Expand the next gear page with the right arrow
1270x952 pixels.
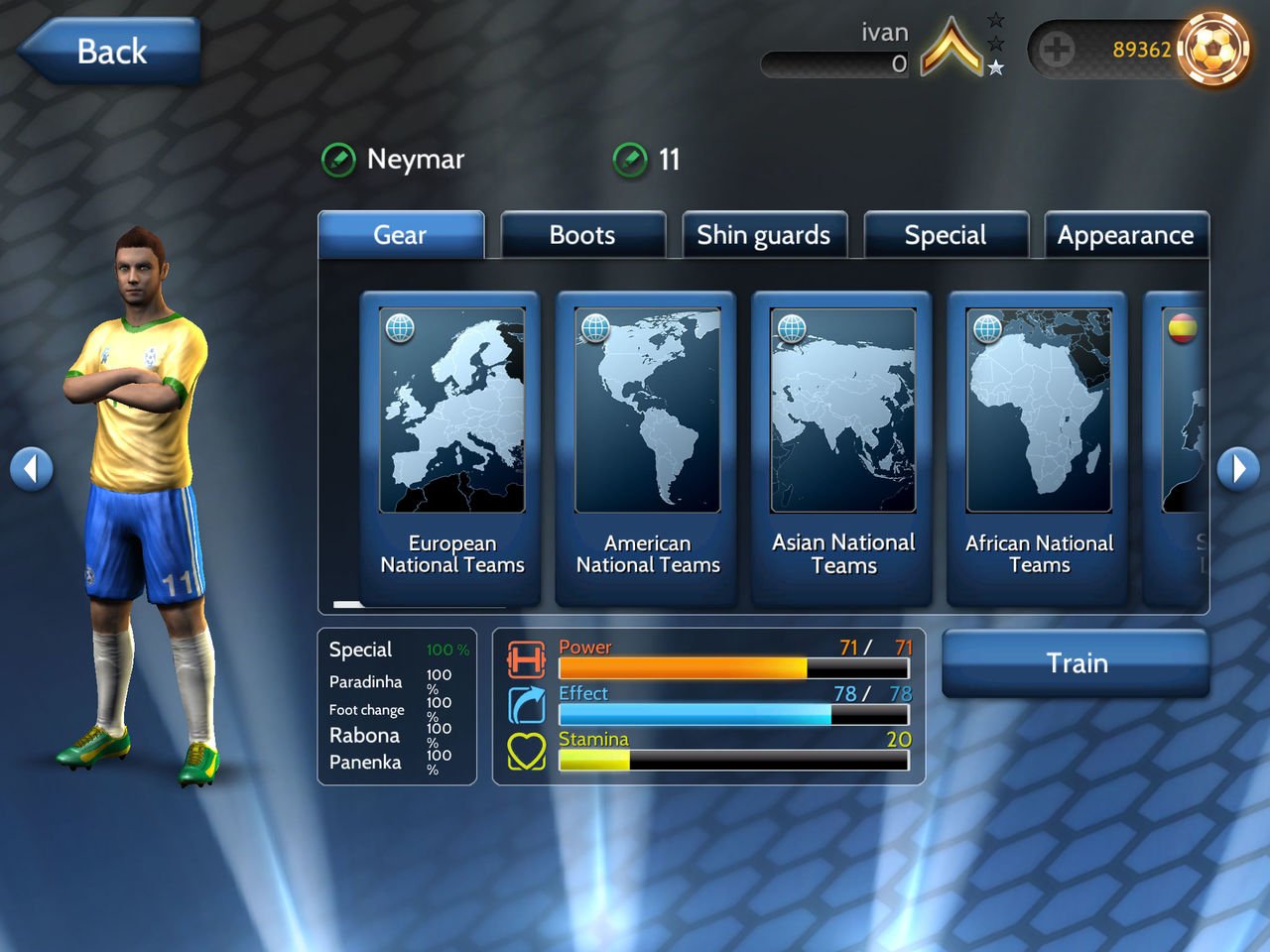coord(1238,468)
